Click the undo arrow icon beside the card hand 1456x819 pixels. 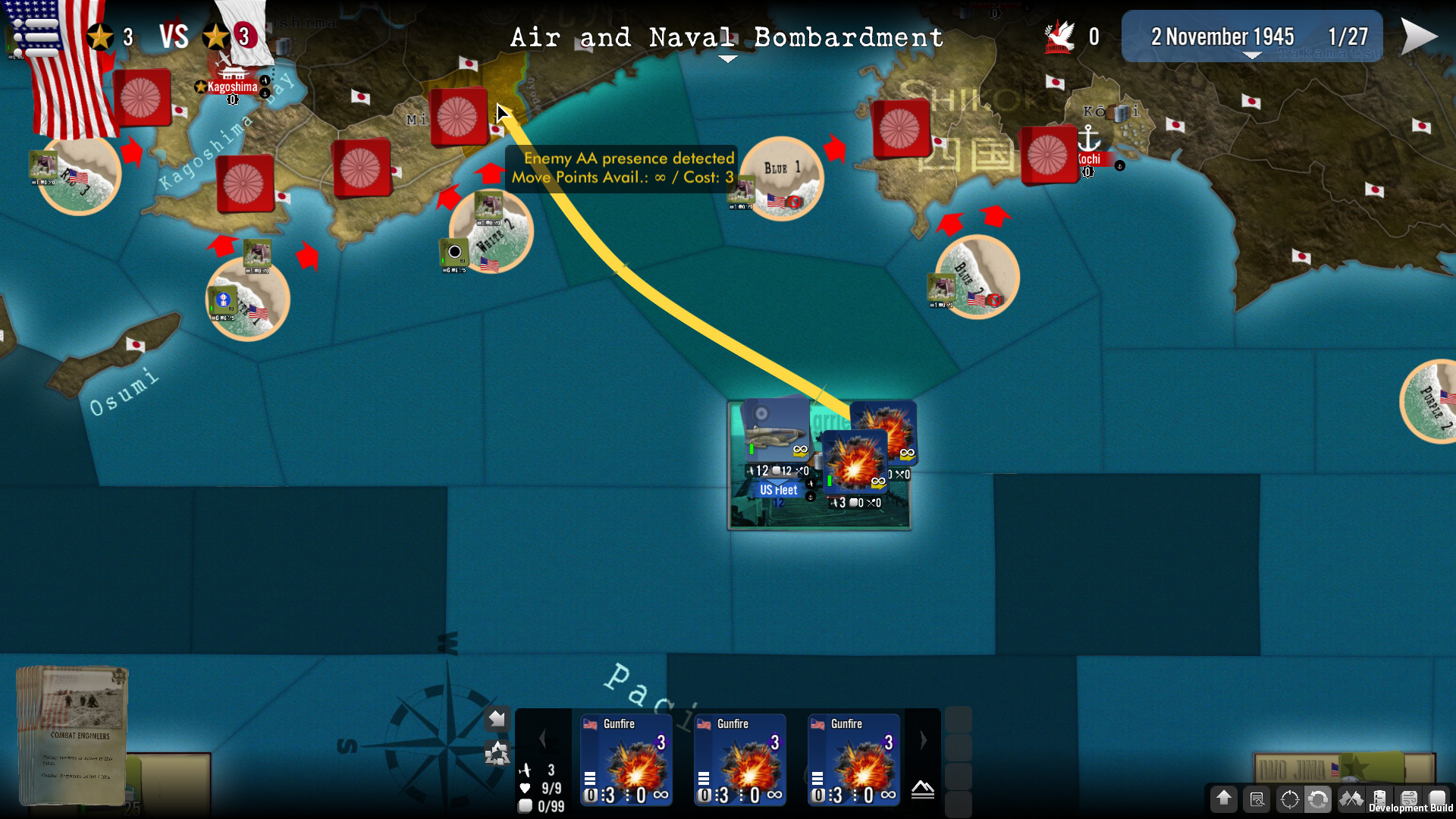click(497, 719)
